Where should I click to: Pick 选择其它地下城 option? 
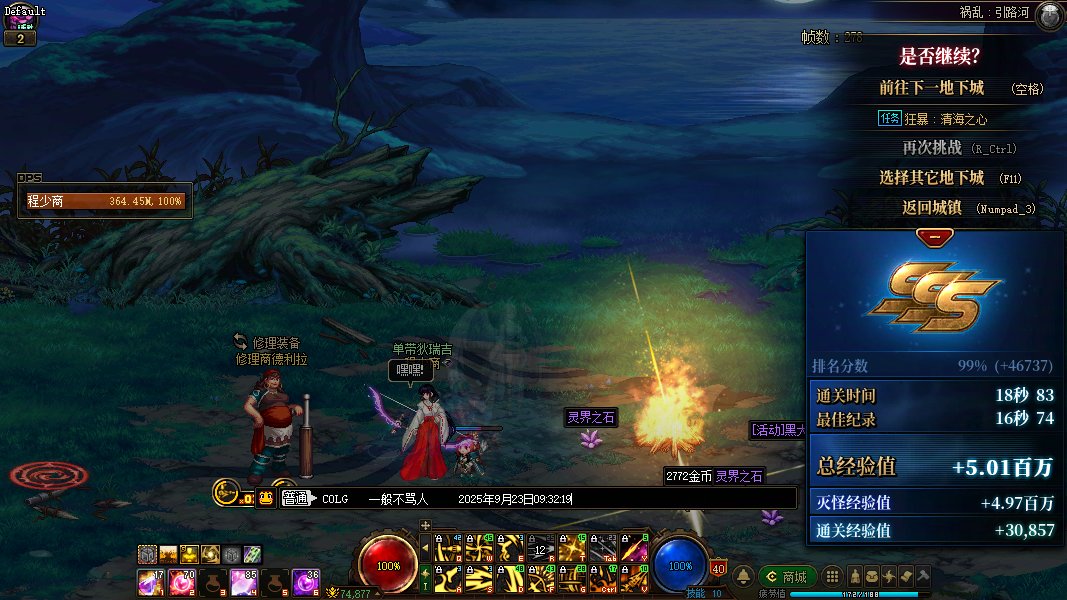click(x=932, y=177)
